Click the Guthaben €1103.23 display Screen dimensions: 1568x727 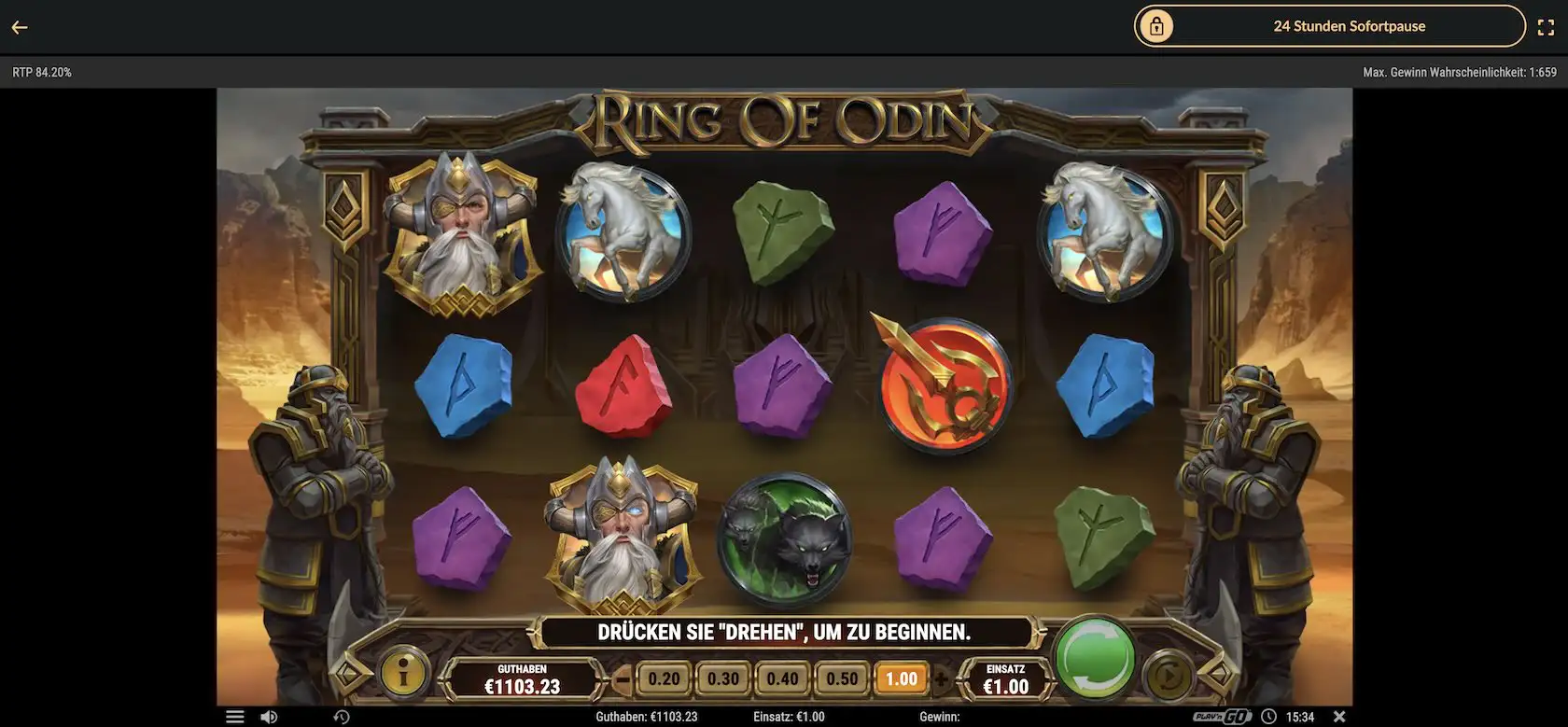coord(522,678)
